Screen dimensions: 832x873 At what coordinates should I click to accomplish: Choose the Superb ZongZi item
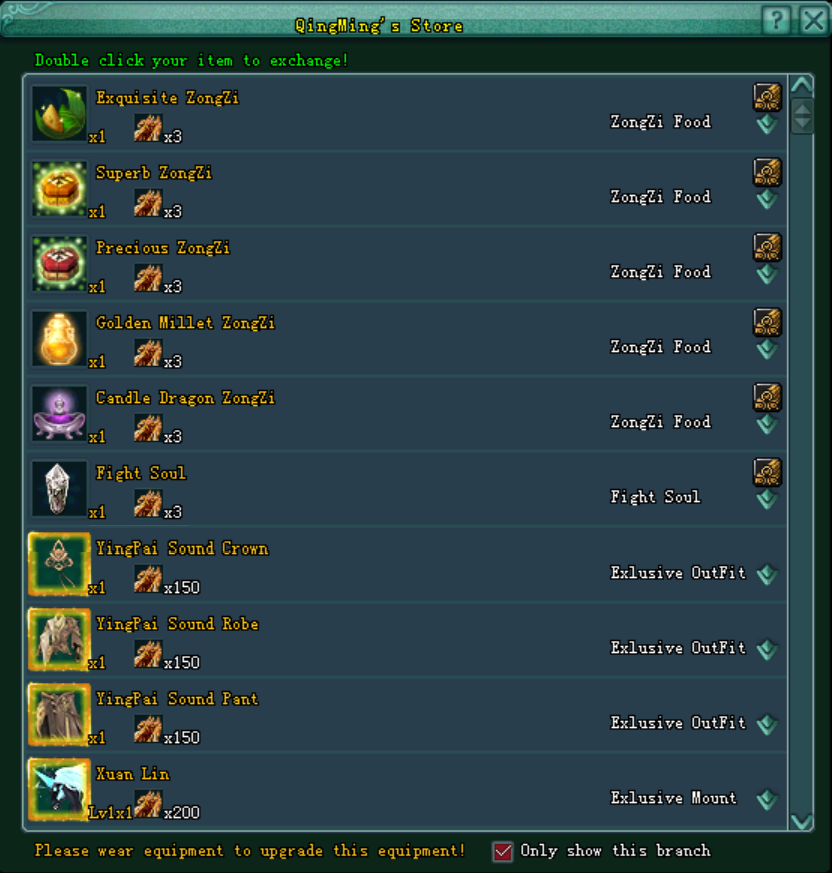point(59,188)
